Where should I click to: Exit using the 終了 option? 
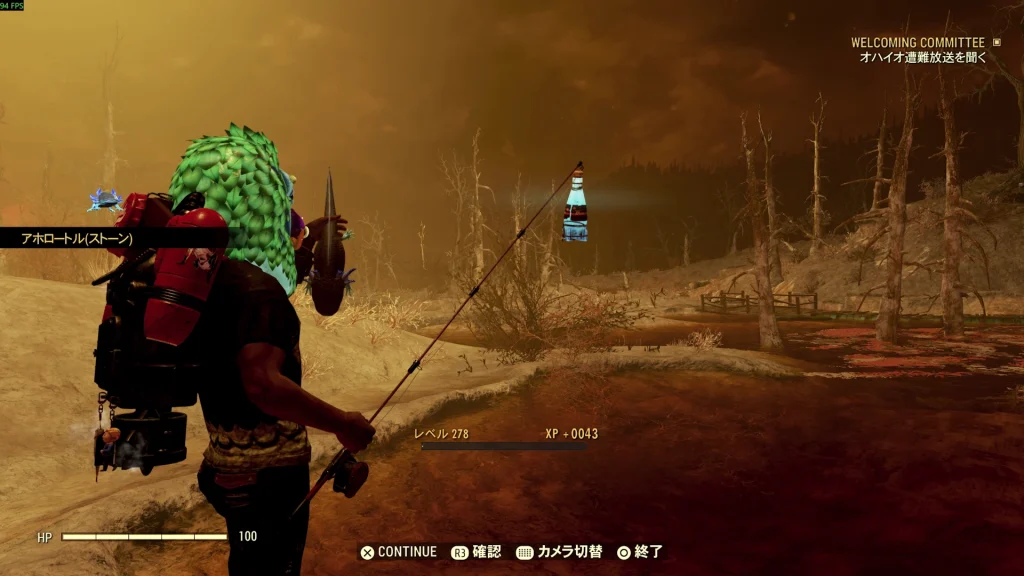tap(640, 552)
